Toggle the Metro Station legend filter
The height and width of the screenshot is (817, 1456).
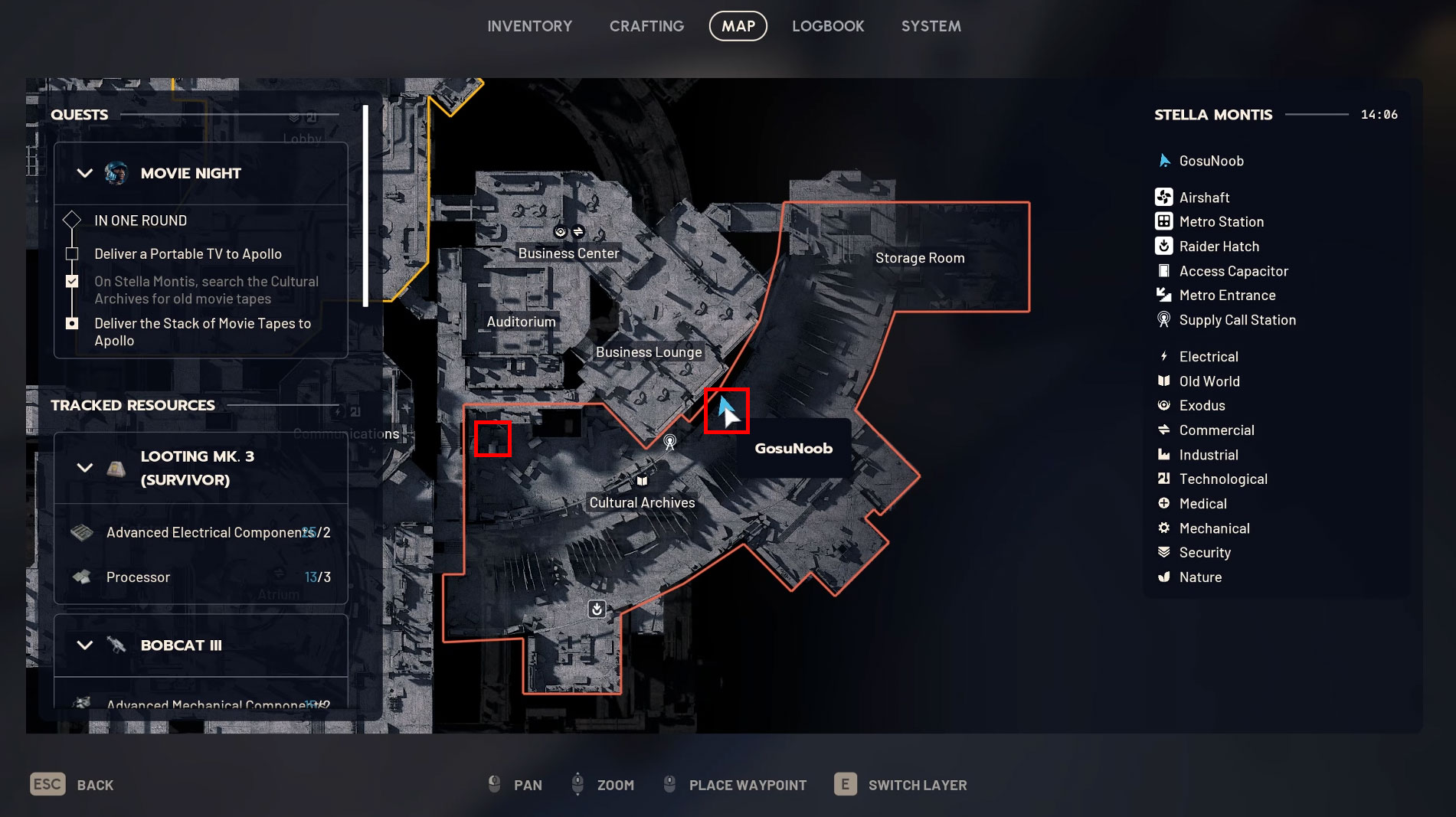(x=1221, y=222)
